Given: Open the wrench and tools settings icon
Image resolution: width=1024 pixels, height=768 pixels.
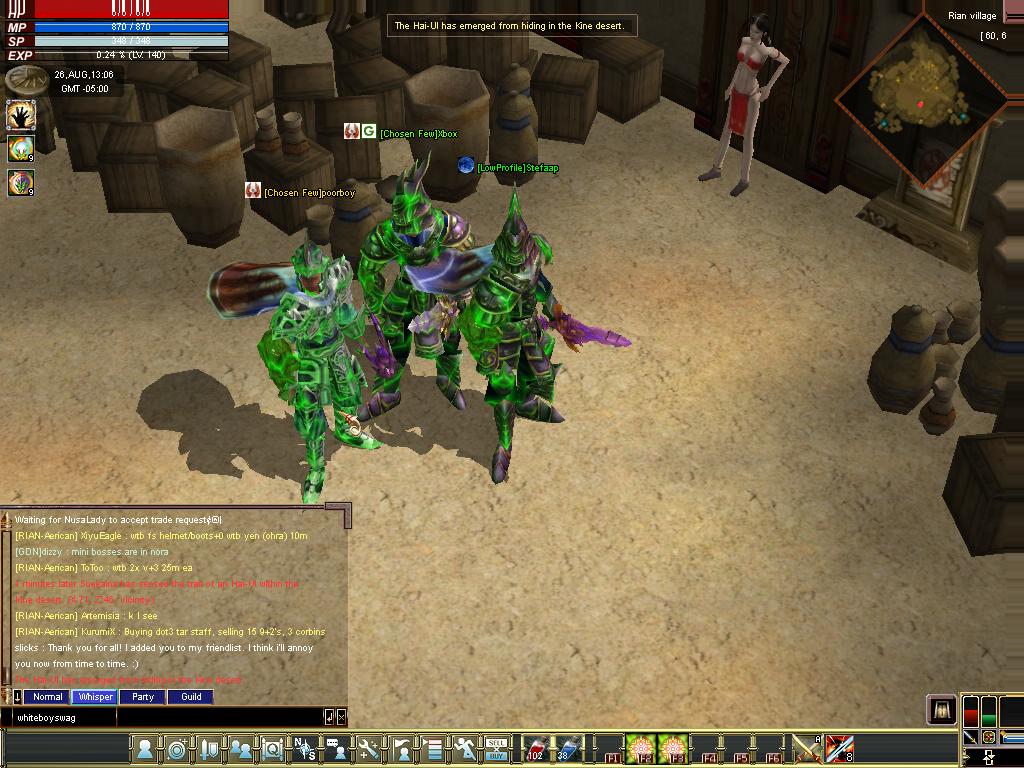Looking at the screenshot, I should click(369, 748).
